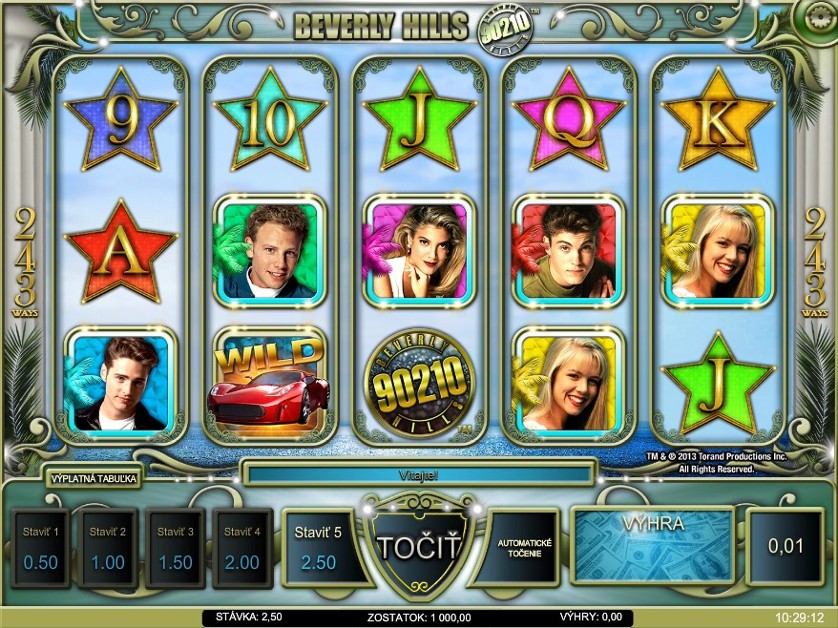Image resolution: width=838 pixels, height=628 pixels.
Task: Click the 0,01 coin value box
Action: pos(785,547)
